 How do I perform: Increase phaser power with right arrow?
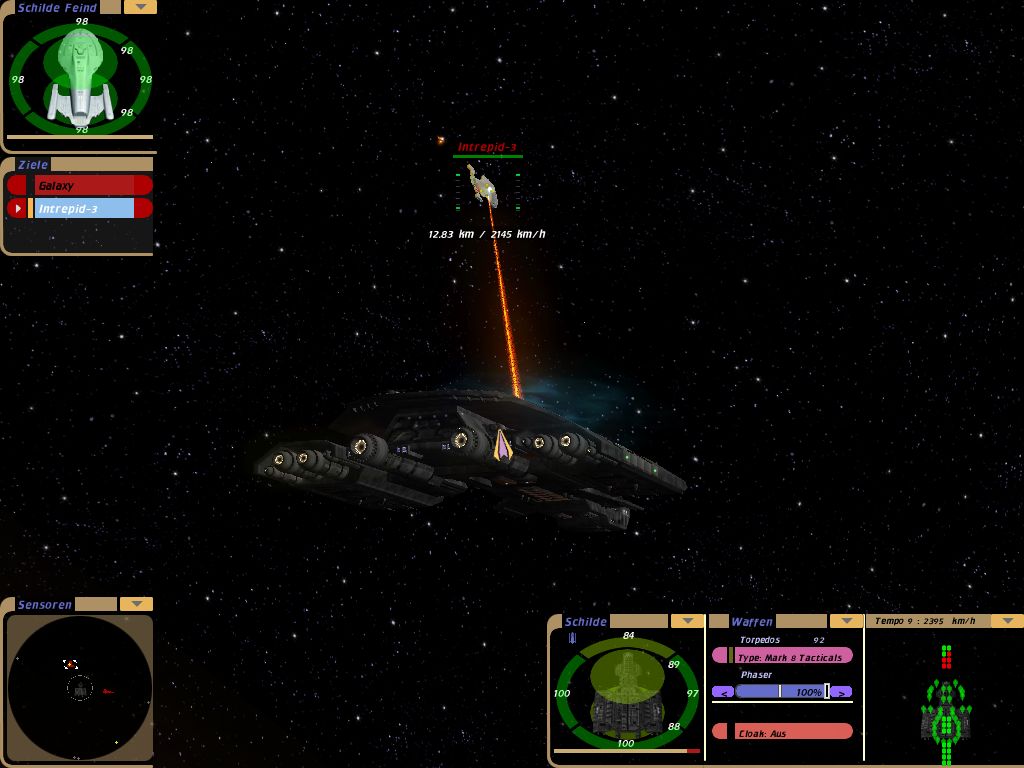pos(842,692)
